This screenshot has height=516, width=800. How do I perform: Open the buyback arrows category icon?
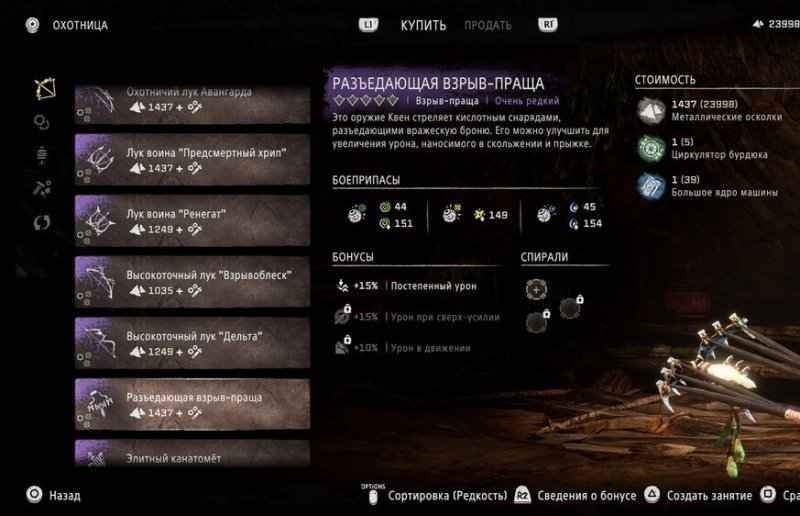pos(43,221)
